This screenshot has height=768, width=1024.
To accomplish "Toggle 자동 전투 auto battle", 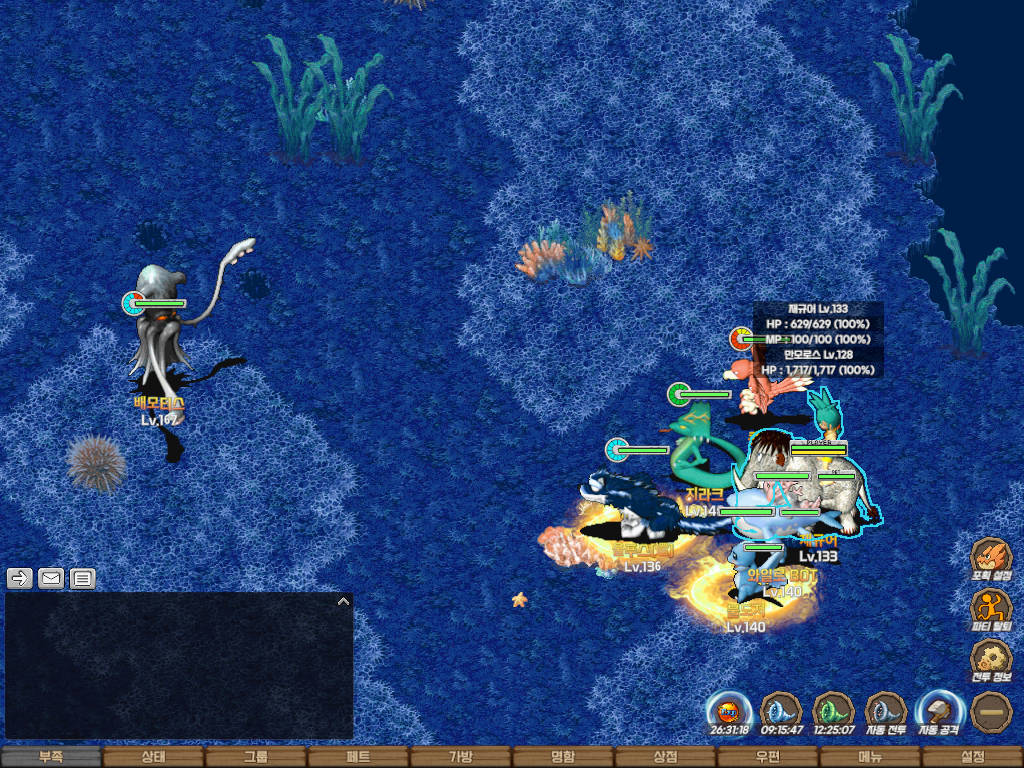I will tap(885, 712).
